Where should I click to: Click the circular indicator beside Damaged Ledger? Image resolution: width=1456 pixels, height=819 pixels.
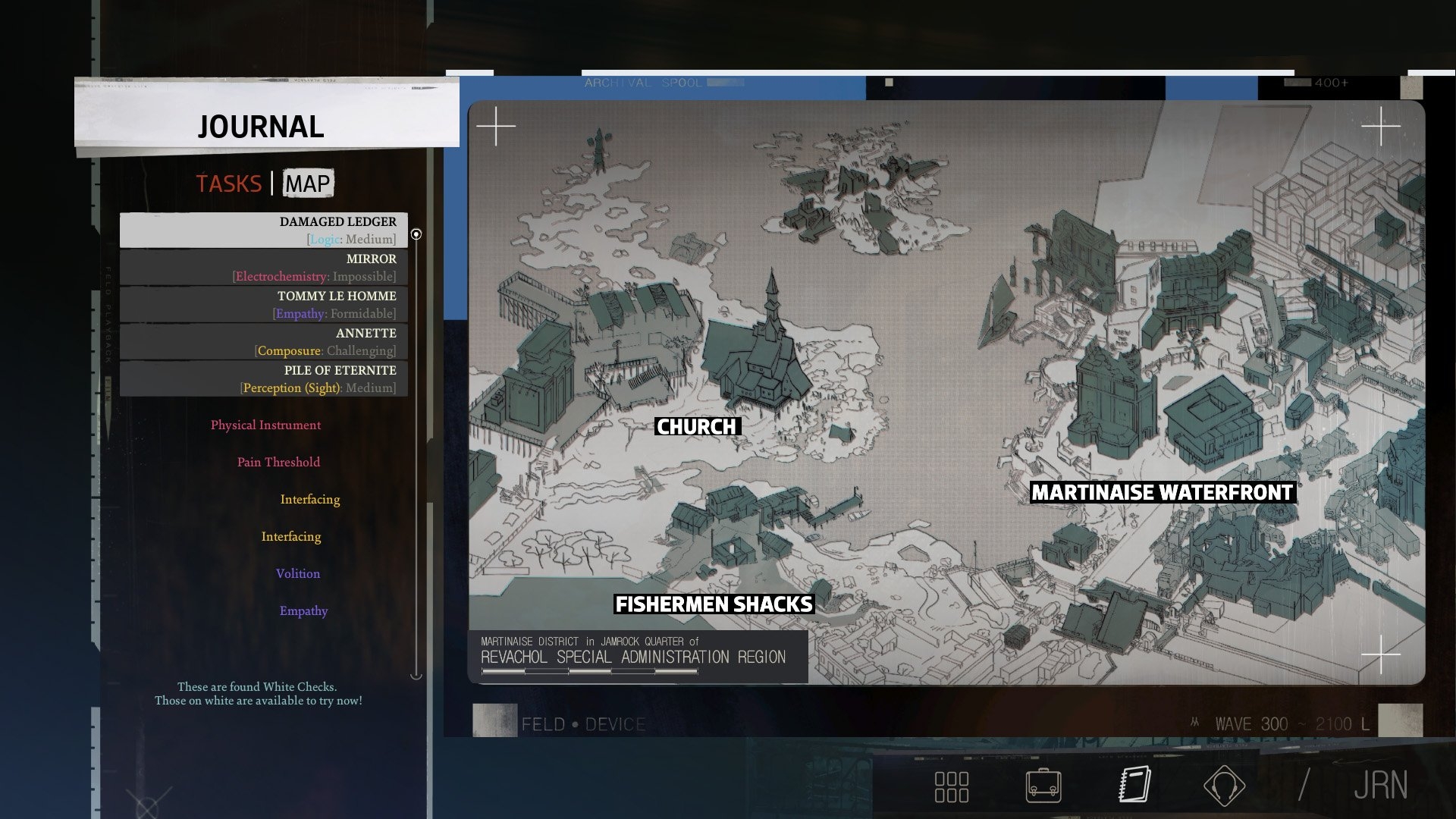(x=416, y=234)
